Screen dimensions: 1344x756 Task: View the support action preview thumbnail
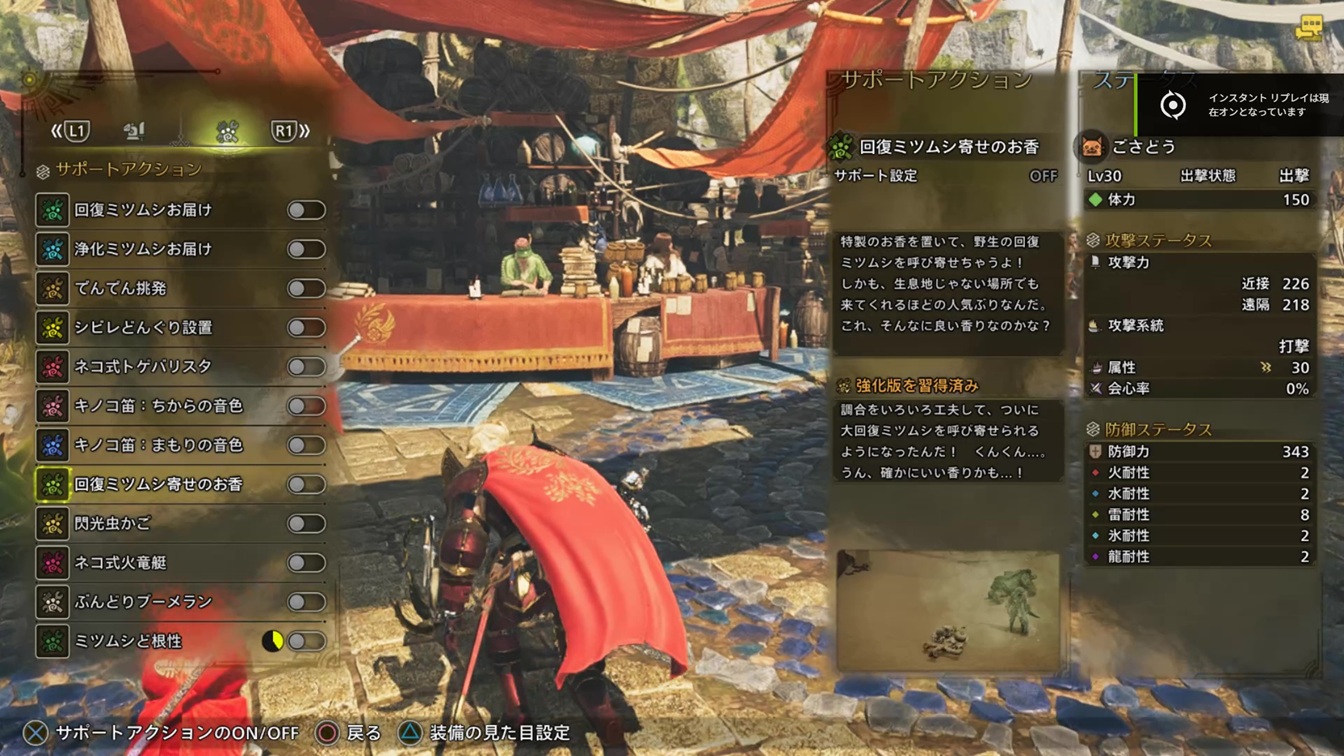tap(947, 610)
